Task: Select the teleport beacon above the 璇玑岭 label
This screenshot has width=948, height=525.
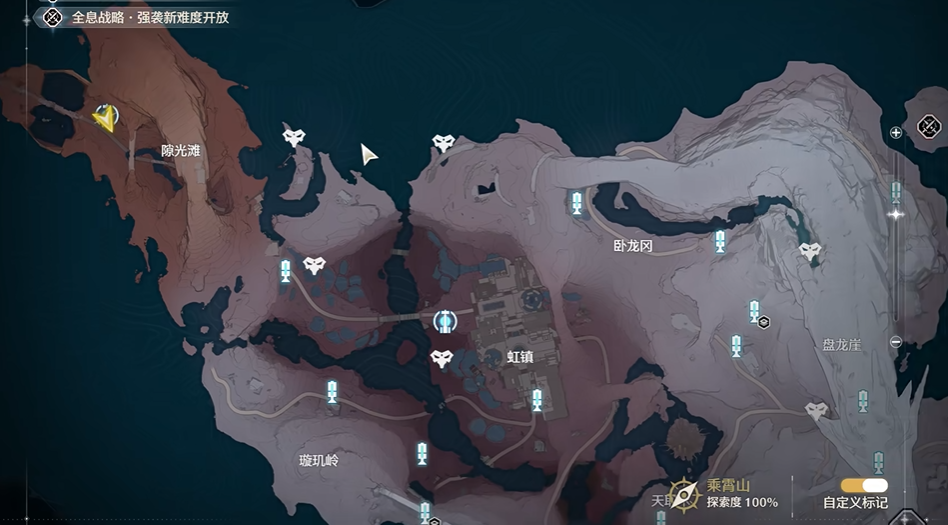Action: point(332,391)
